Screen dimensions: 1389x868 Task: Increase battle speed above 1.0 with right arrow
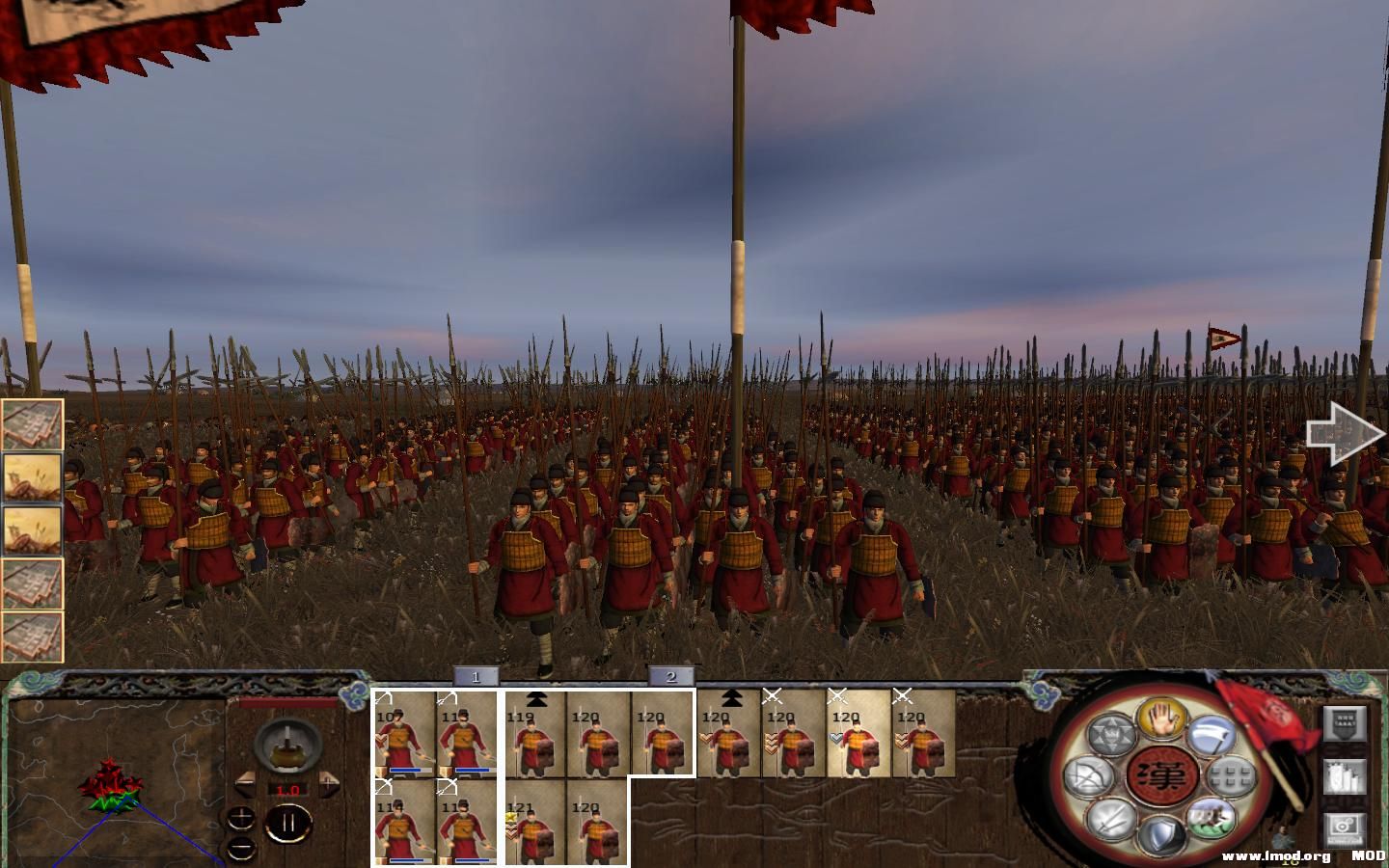330,783
